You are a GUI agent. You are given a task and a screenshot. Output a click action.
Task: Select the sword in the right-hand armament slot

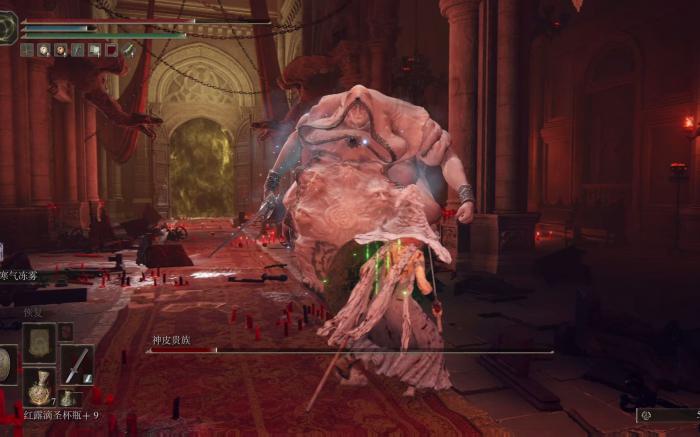(x=76, y=362)
